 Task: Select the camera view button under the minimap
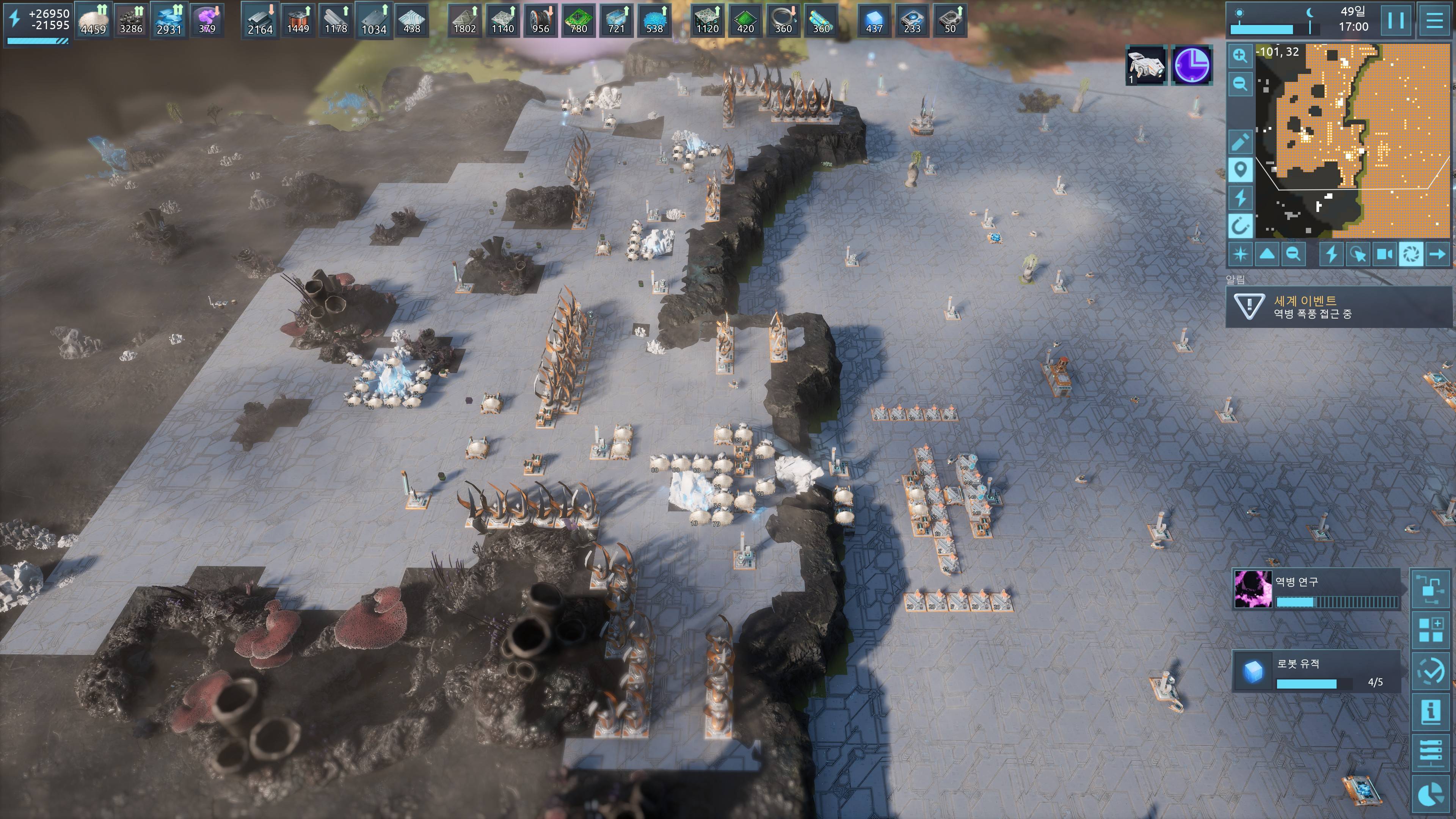[1384, 254]
